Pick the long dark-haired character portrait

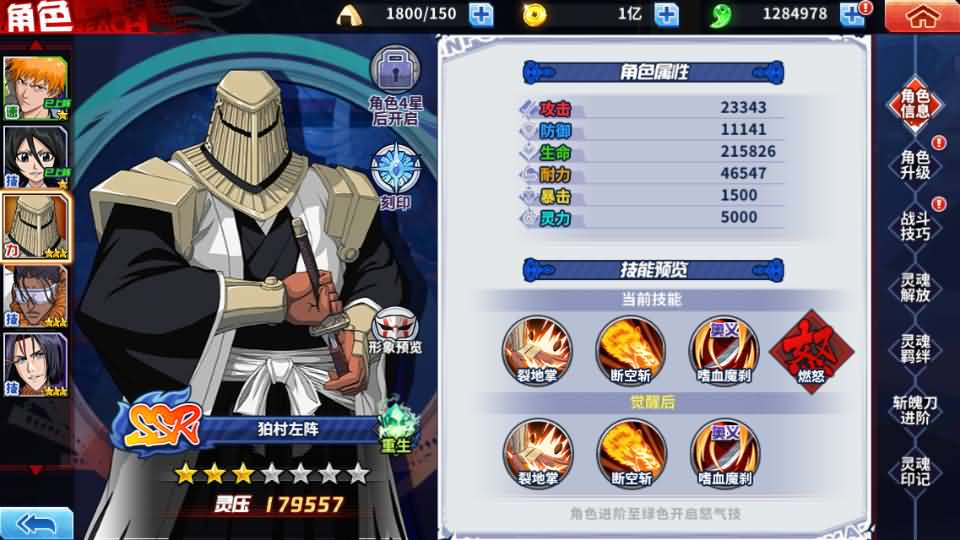coord(36,364)
